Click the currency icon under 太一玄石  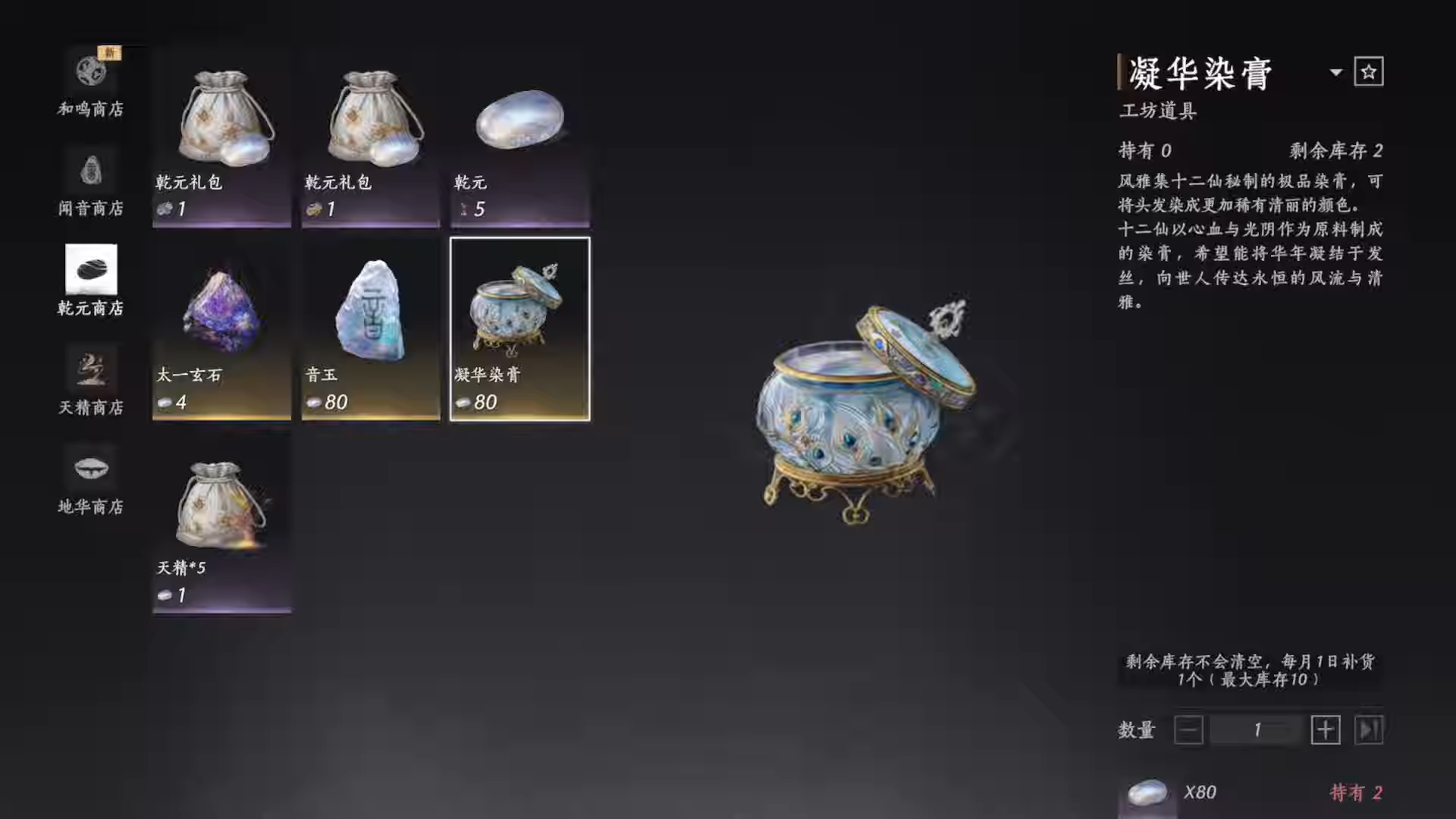pyautogui.click(x=166, y=403)
